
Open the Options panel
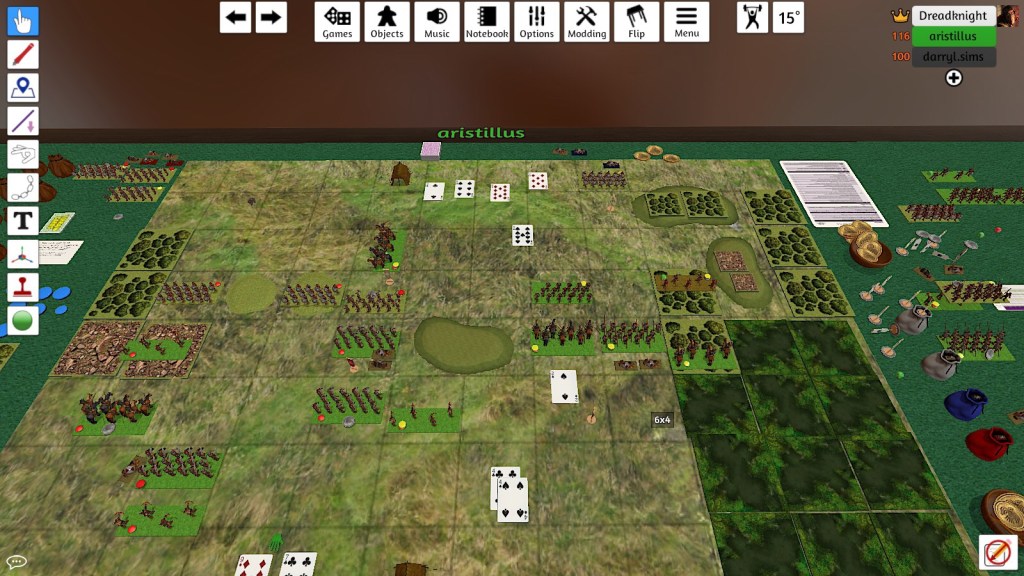click(x=537, y=21)
